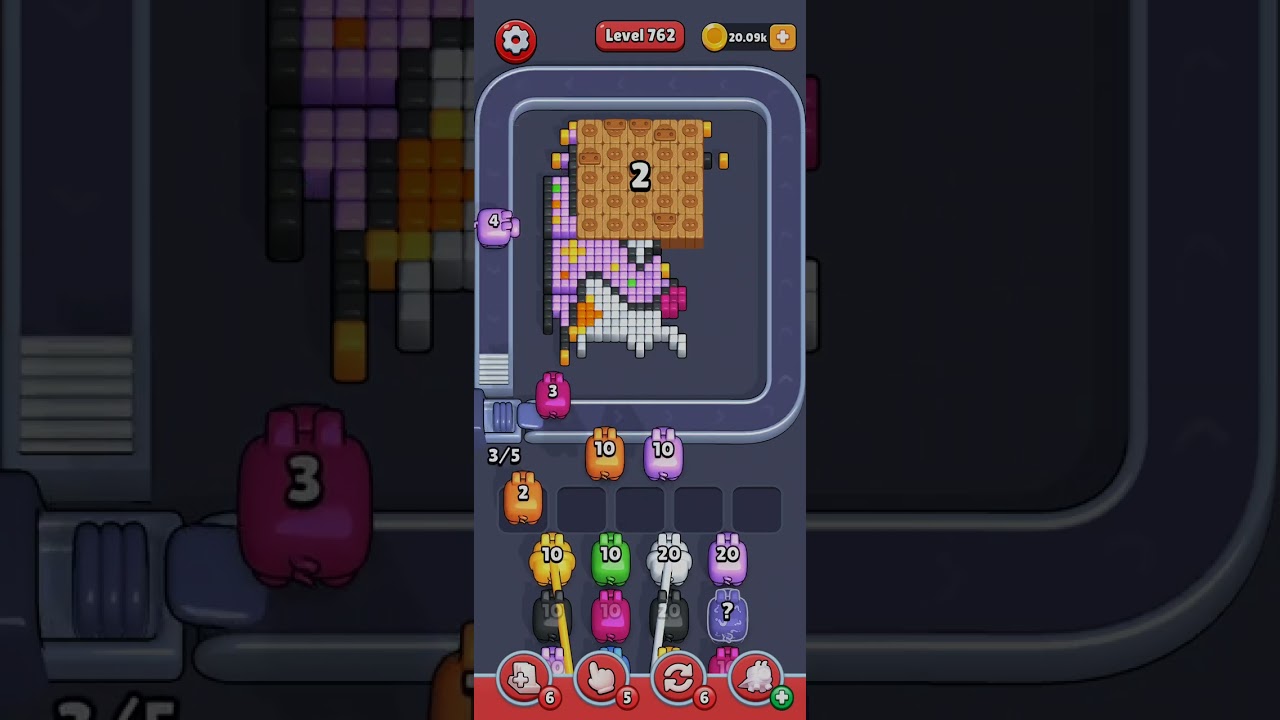Screen dimensions: 1280x720
Task: Choose the green 10 shooter
Action: click(x=610, y=560)
